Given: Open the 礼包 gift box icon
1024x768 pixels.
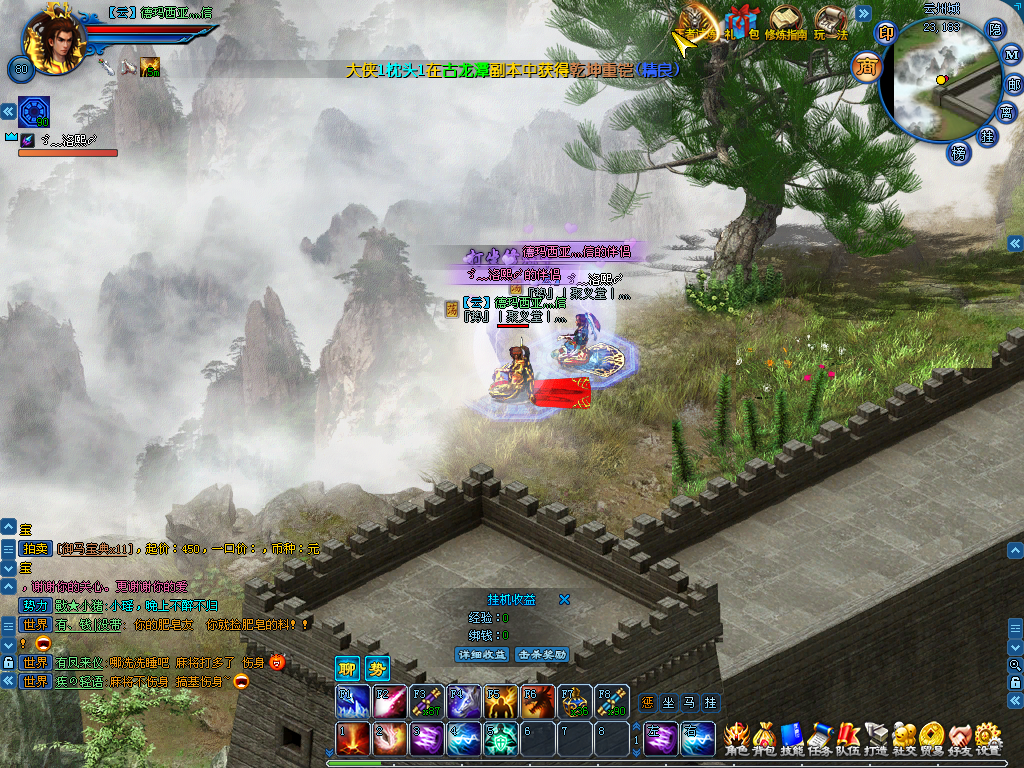Looking at the screenshot, I should (x=741, y=22).
